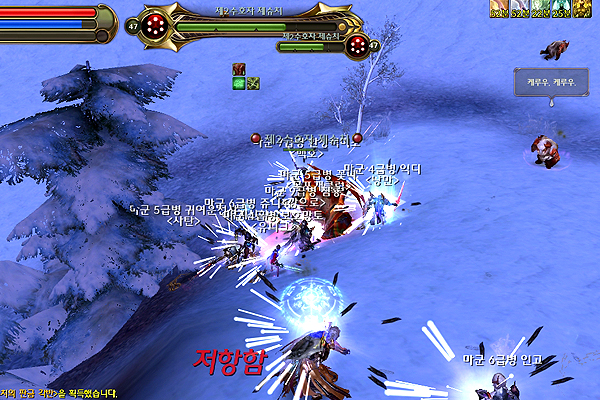Click the golden buff icon without a timer
Screen dimensions: 600x400
[x=583, y=8]
